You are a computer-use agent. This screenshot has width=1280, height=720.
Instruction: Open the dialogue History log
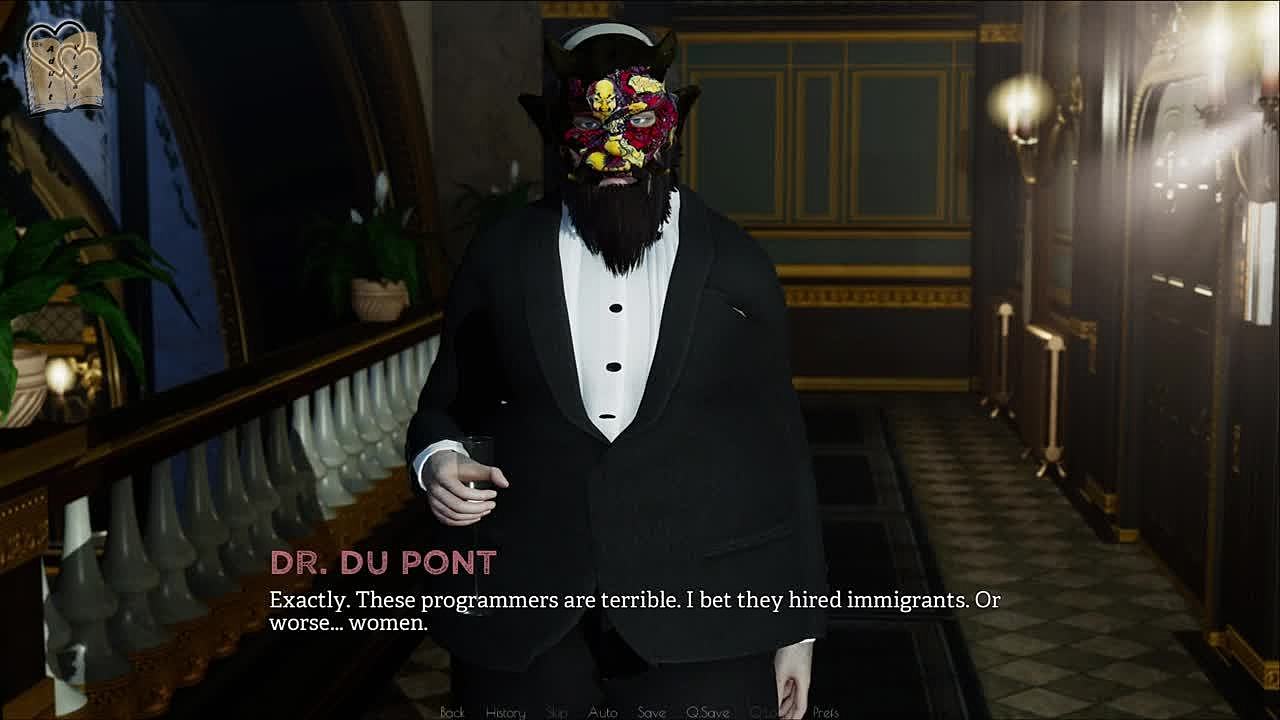505,712
